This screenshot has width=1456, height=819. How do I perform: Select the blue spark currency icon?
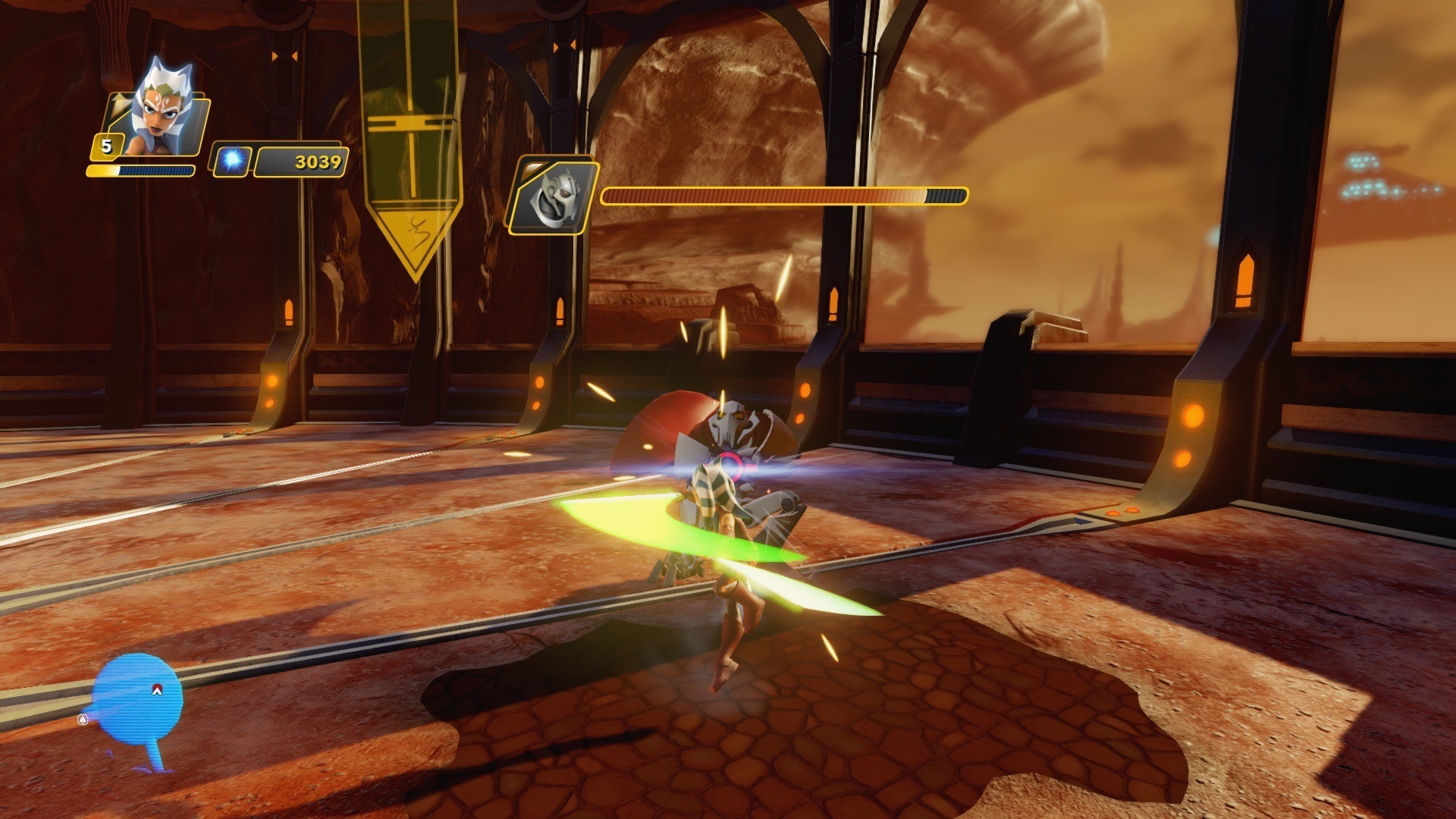pyautogui.click(x=231, y=161)
